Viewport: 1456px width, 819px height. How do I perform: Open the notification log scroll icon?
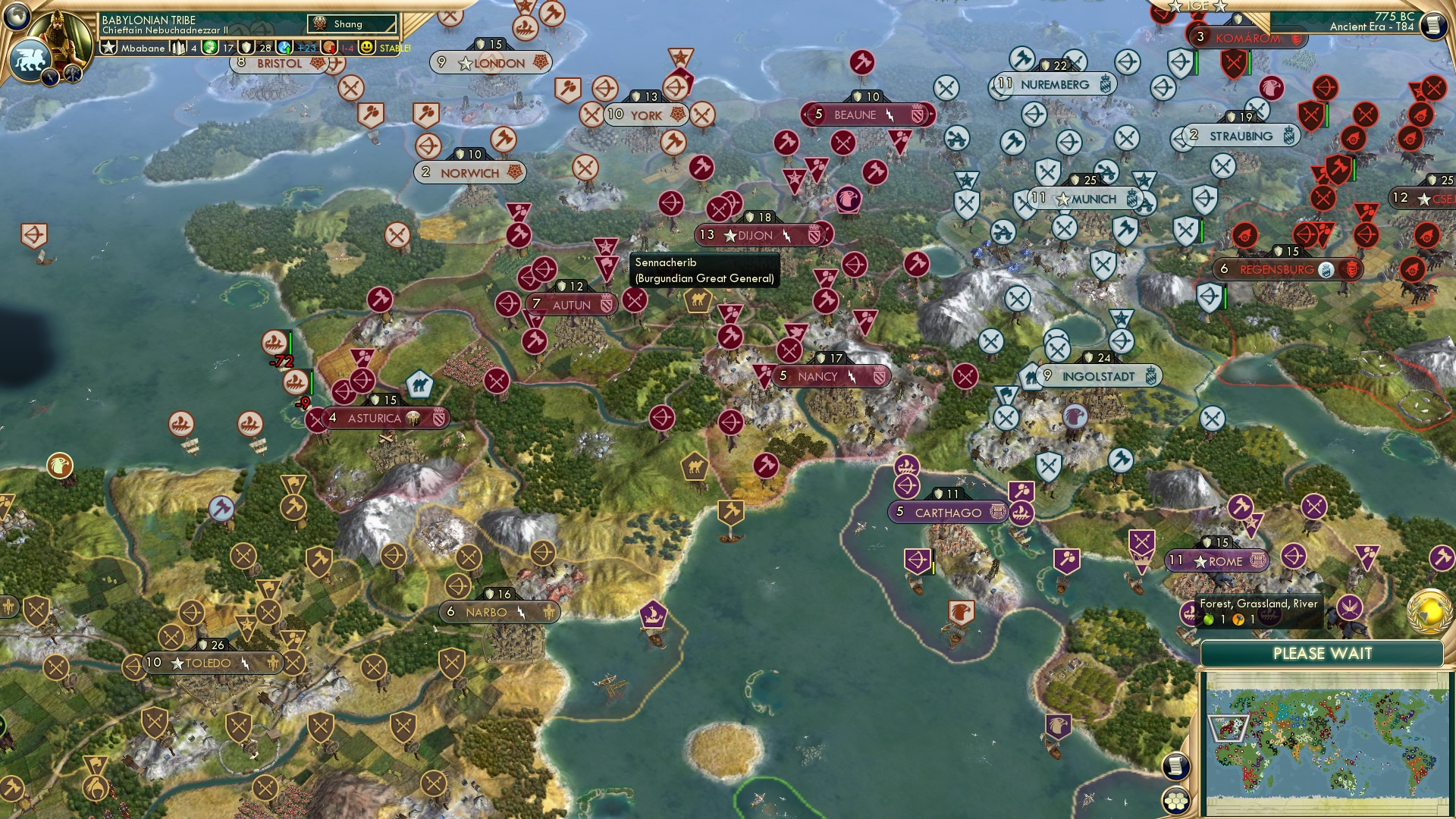pyautogui.click(x=1175, y=765)
